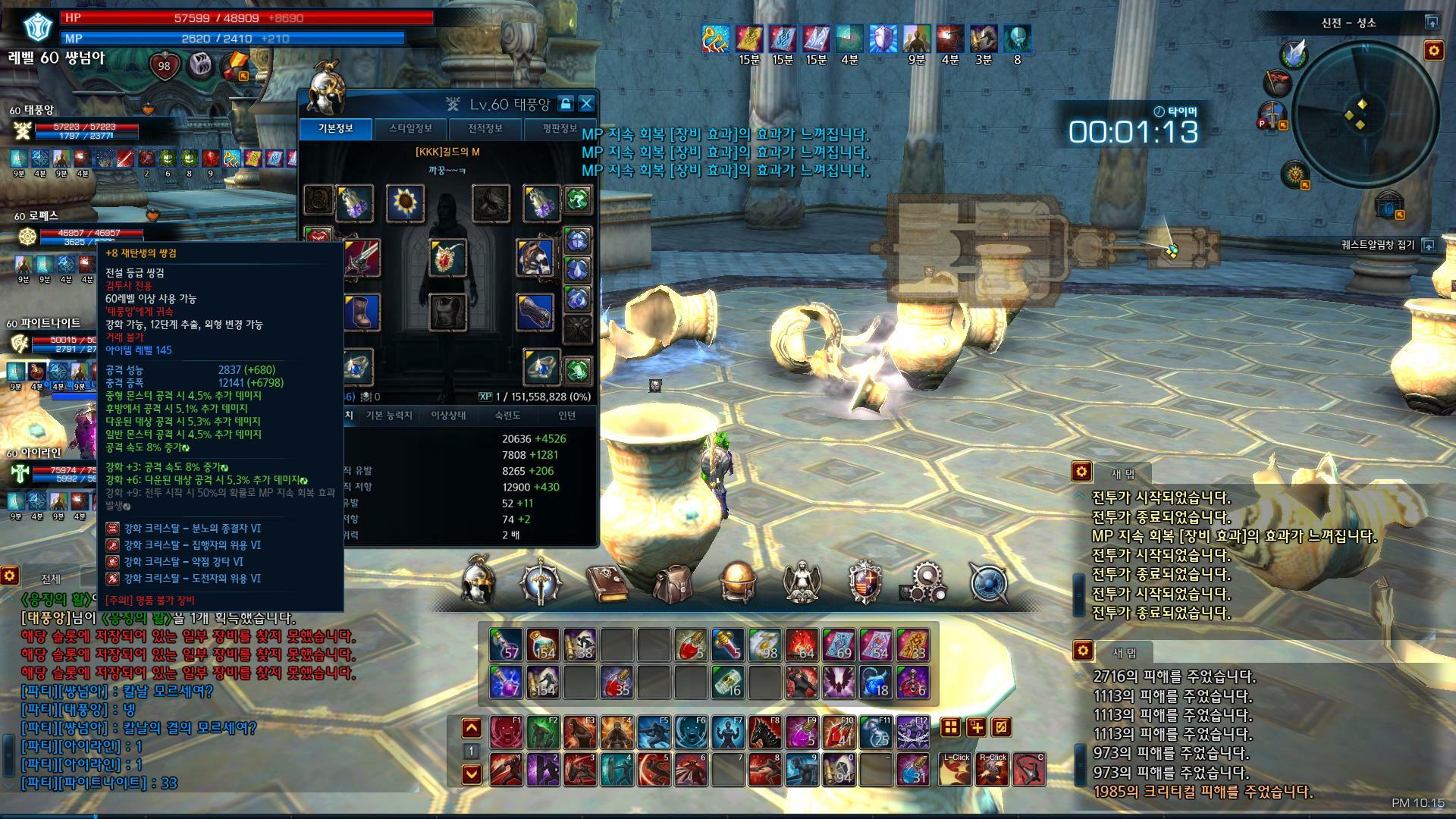Screen dimensions: 1456x819
Task: Select the sunflower equipment slot
Action: click(405, 202)
